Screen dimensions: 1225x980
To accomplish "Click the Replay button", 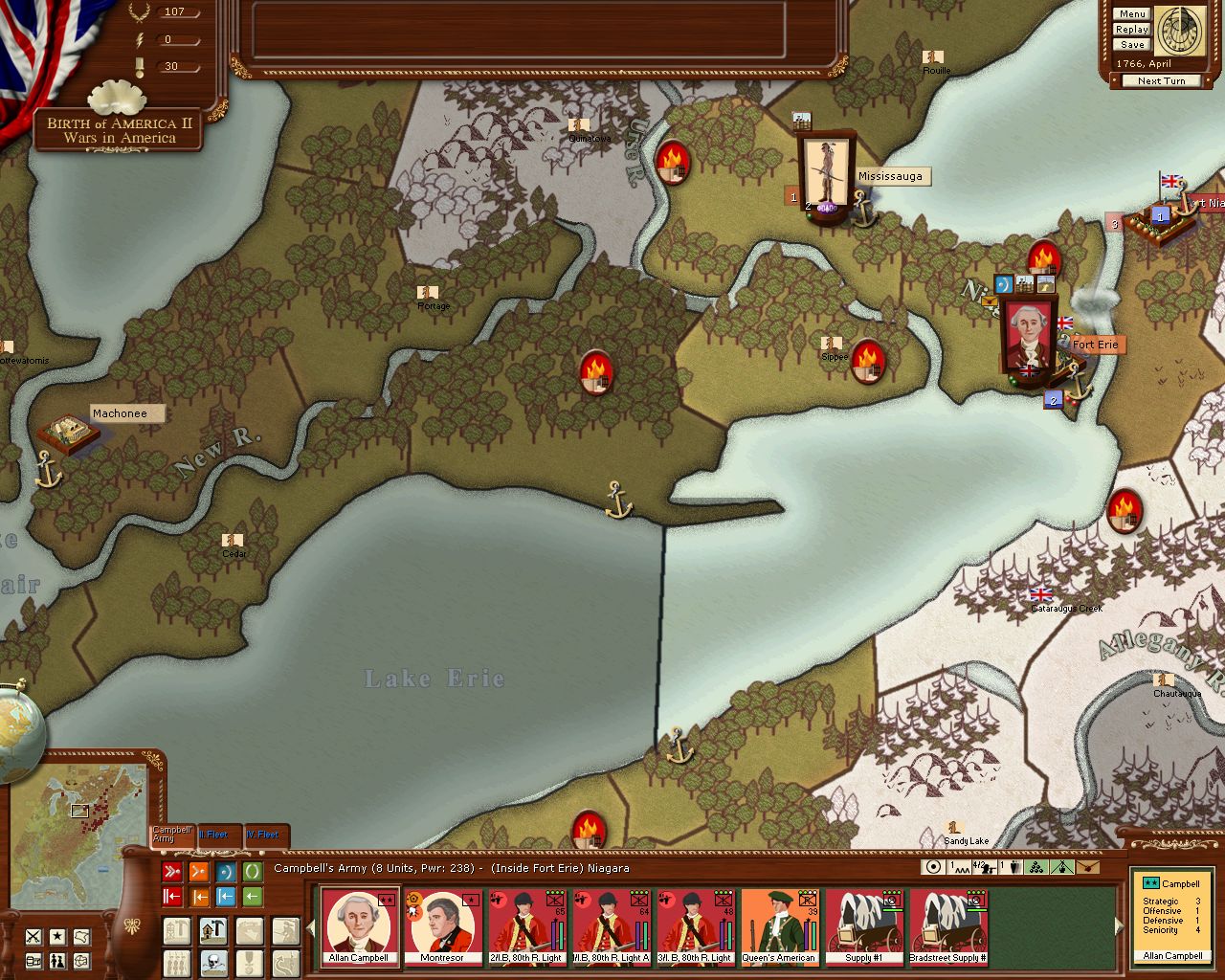I will coord(1131,30).
